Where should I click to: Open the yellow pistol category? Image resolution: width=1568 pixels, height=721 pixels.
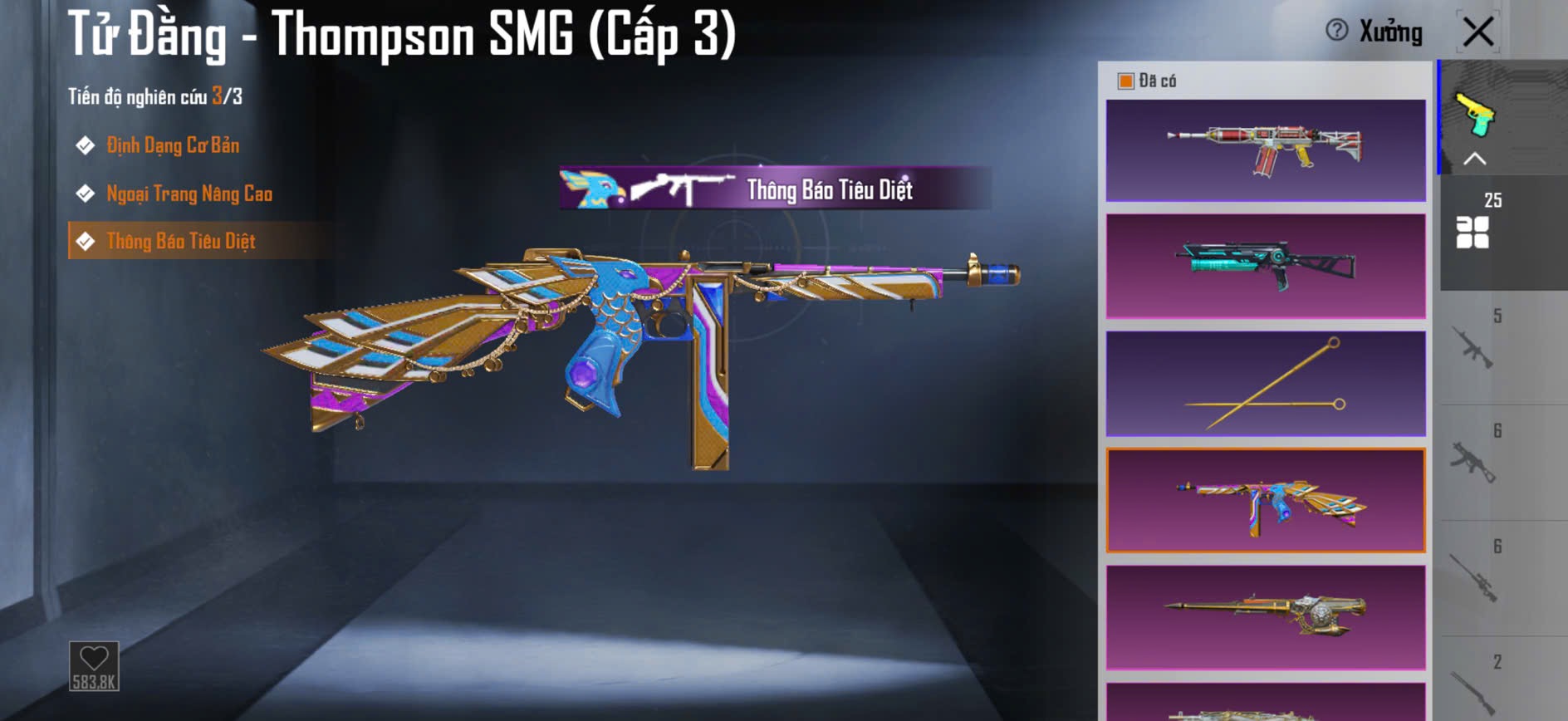1474,113
